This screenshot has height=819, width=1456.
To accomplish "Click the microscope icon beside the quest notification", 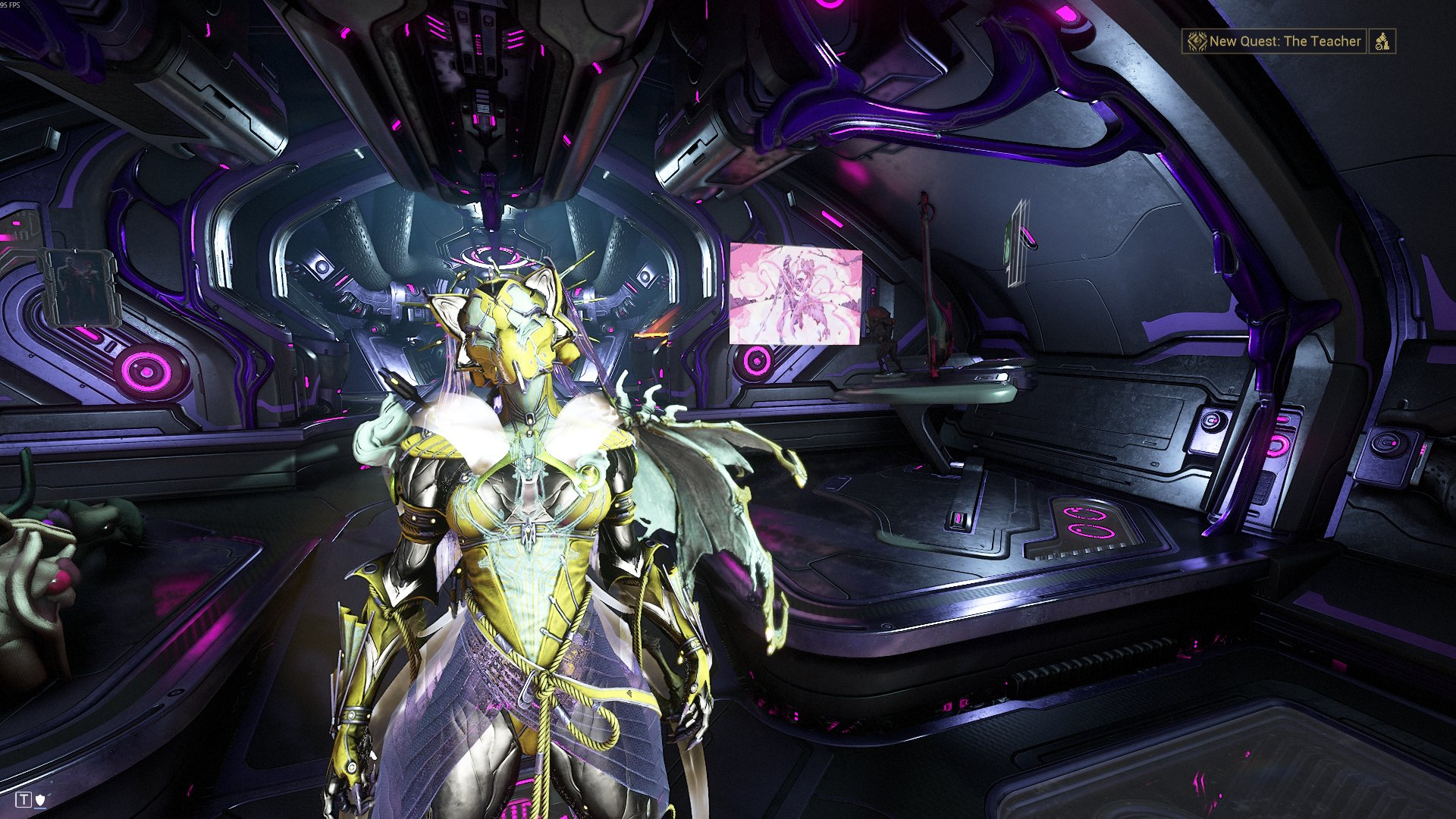I will coord(1382,42).
